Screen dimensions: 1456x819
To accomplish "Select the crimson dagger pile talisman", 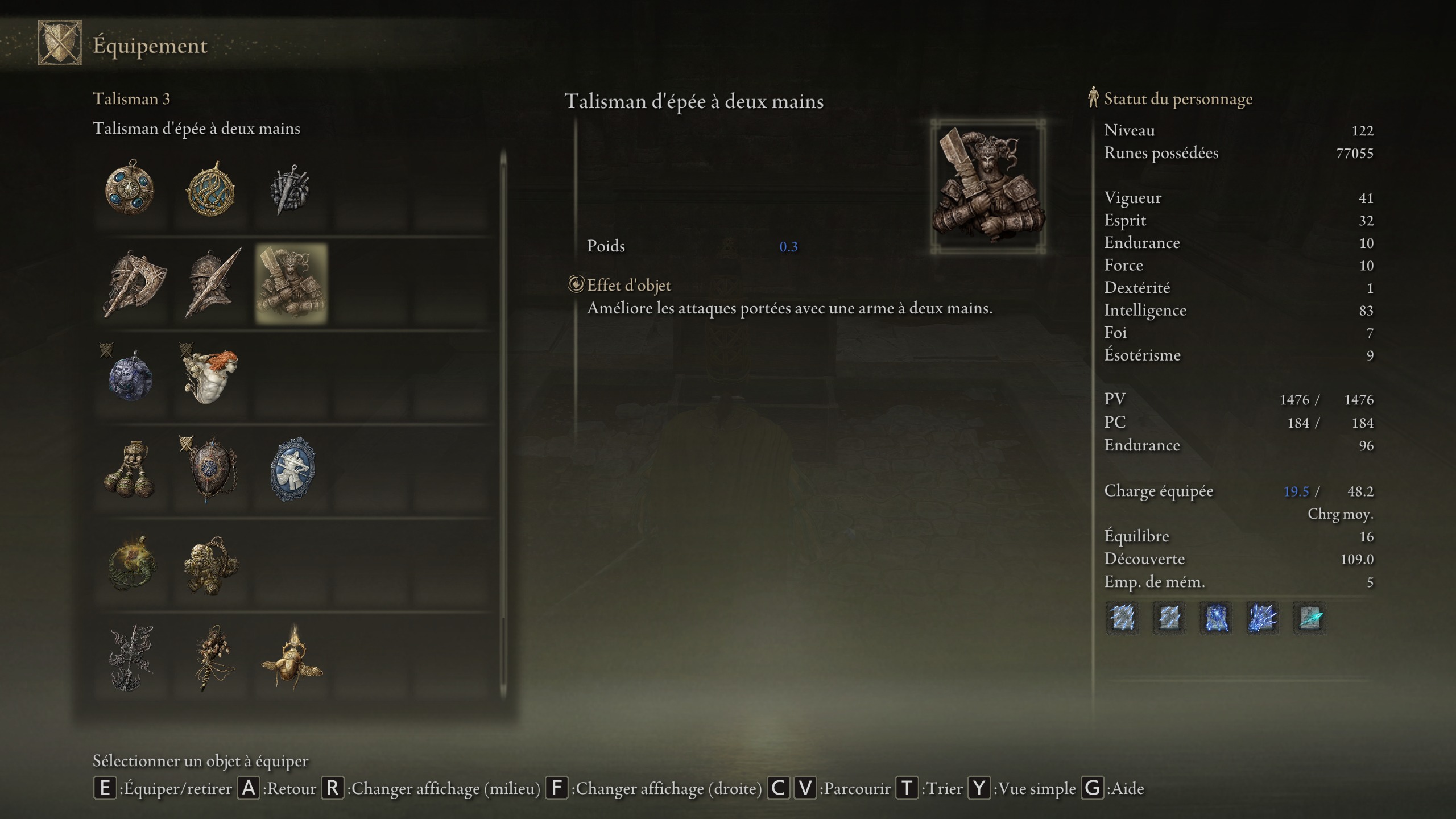I will [291, 190].
